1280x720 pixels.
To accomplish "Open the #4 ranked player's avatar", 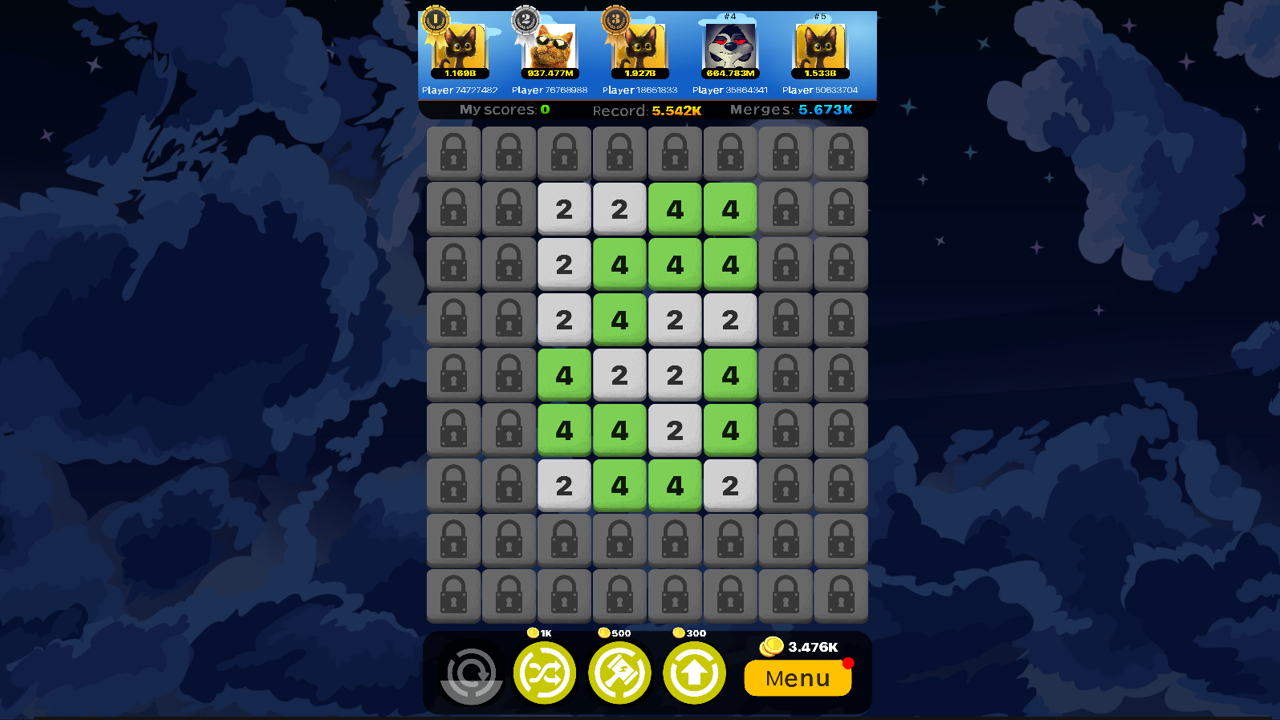I will click(731, 45).
